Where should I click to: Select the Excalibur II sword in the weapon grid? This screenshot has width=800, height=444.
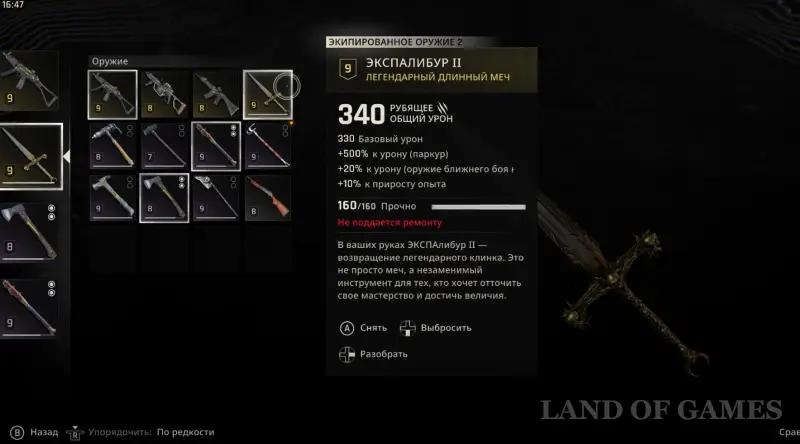pos(267,93)
